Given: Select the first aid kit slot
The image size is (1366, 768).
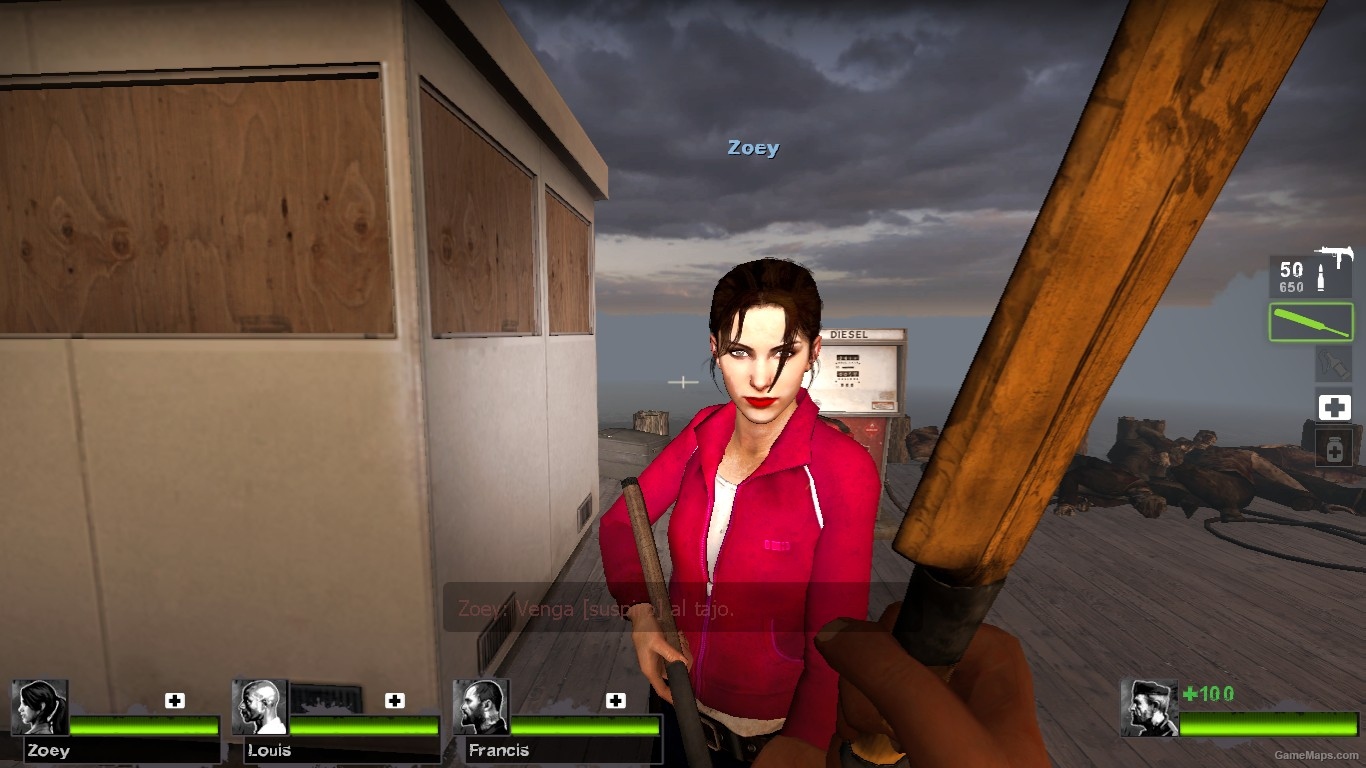Looking at the screenshot, I should coord(1333,407).
